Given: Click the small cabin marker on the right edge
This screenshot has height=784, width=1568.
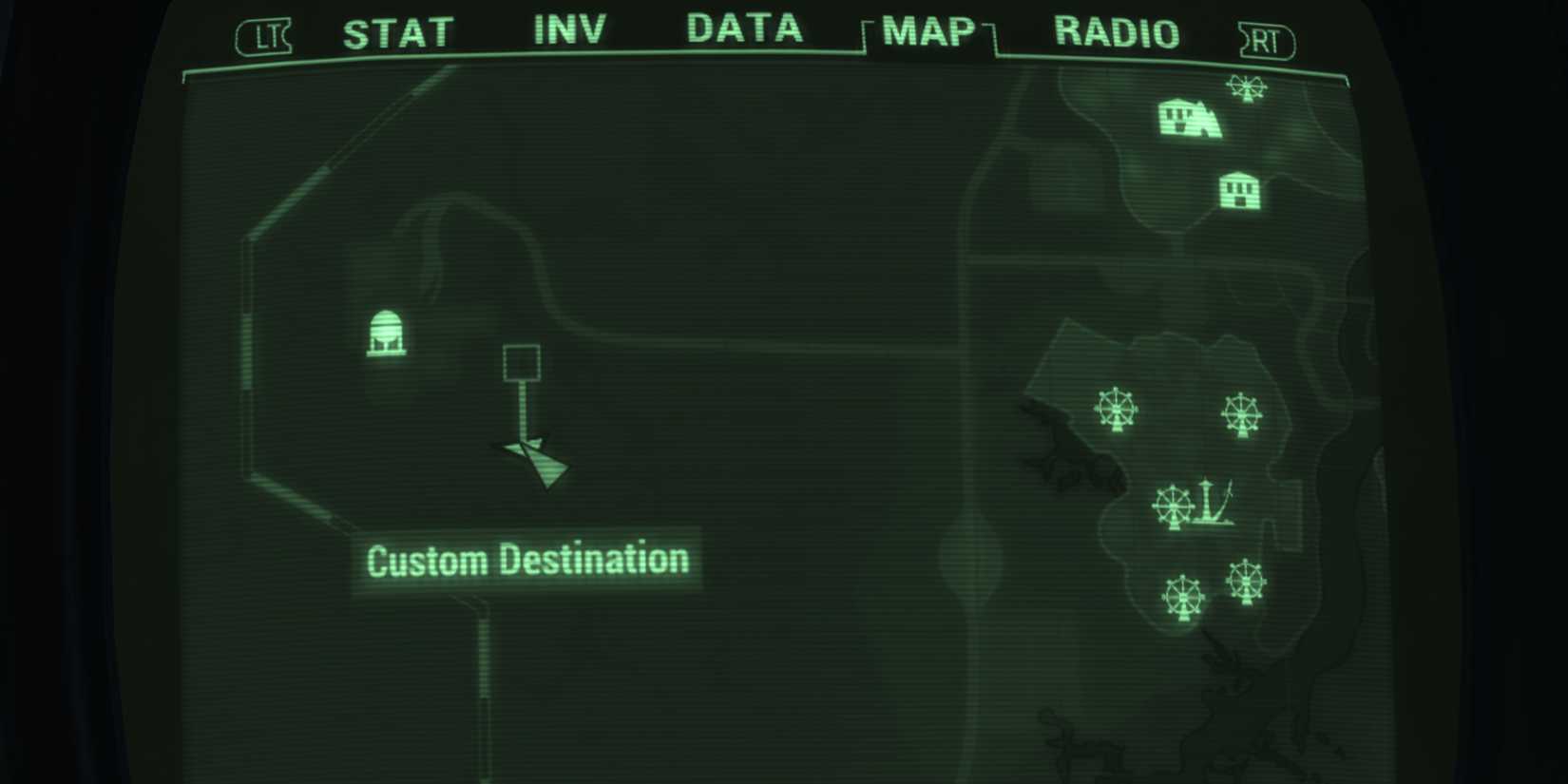Looking at the screenshot, I should pos(1240,189).
